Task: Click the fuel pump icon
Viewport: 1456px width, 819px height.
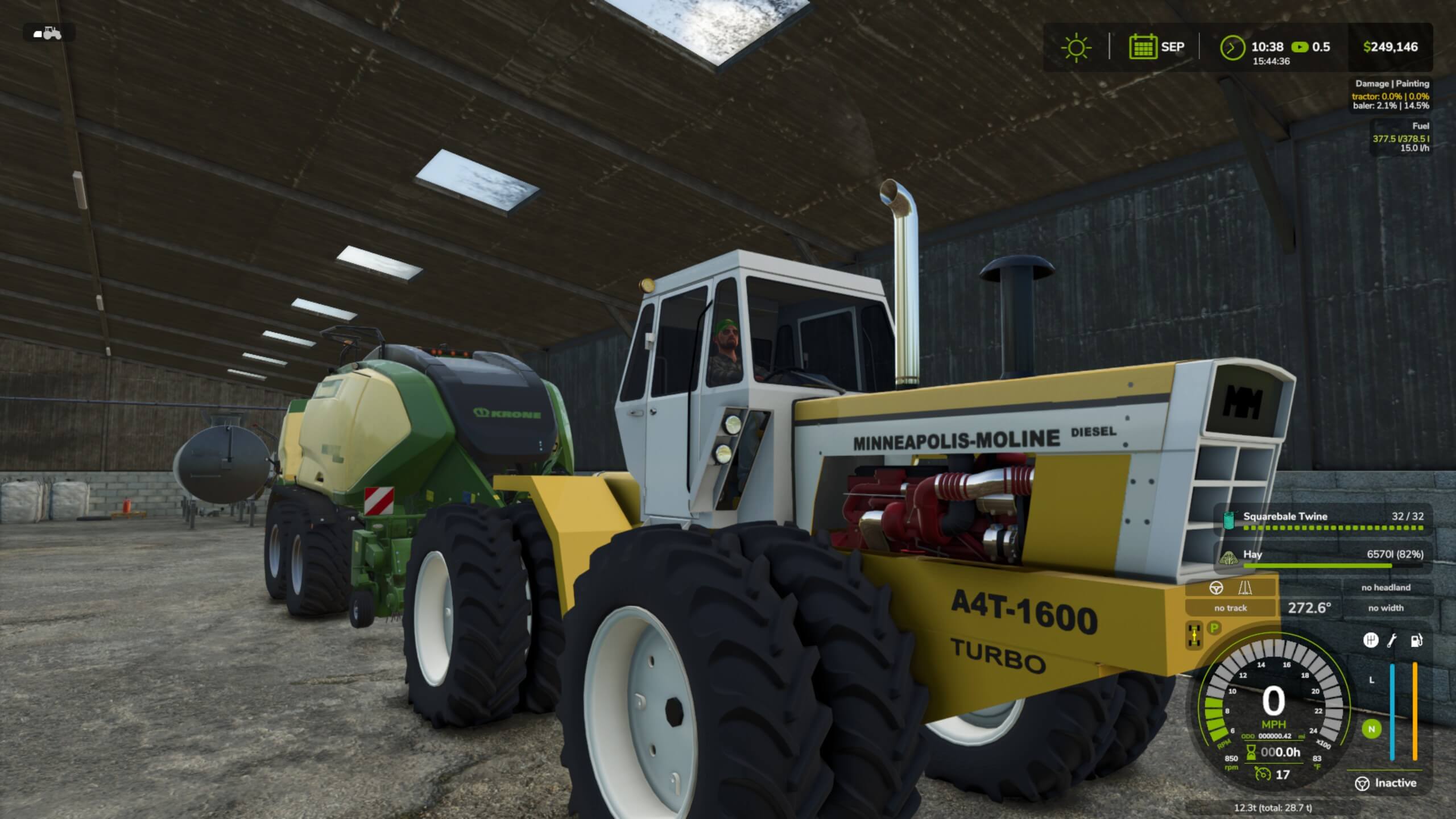Action: pos(1416,641)
